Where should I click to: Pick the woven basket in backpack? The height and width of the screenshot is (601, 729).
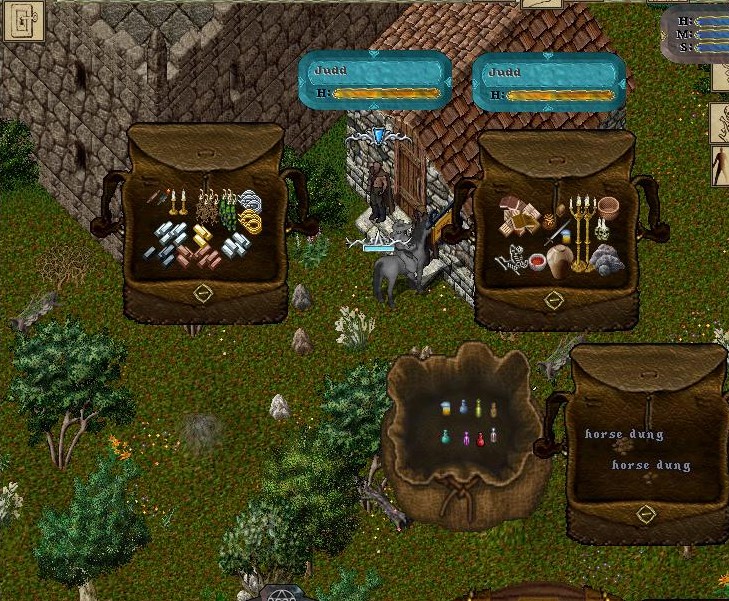(x=609, y=208)
